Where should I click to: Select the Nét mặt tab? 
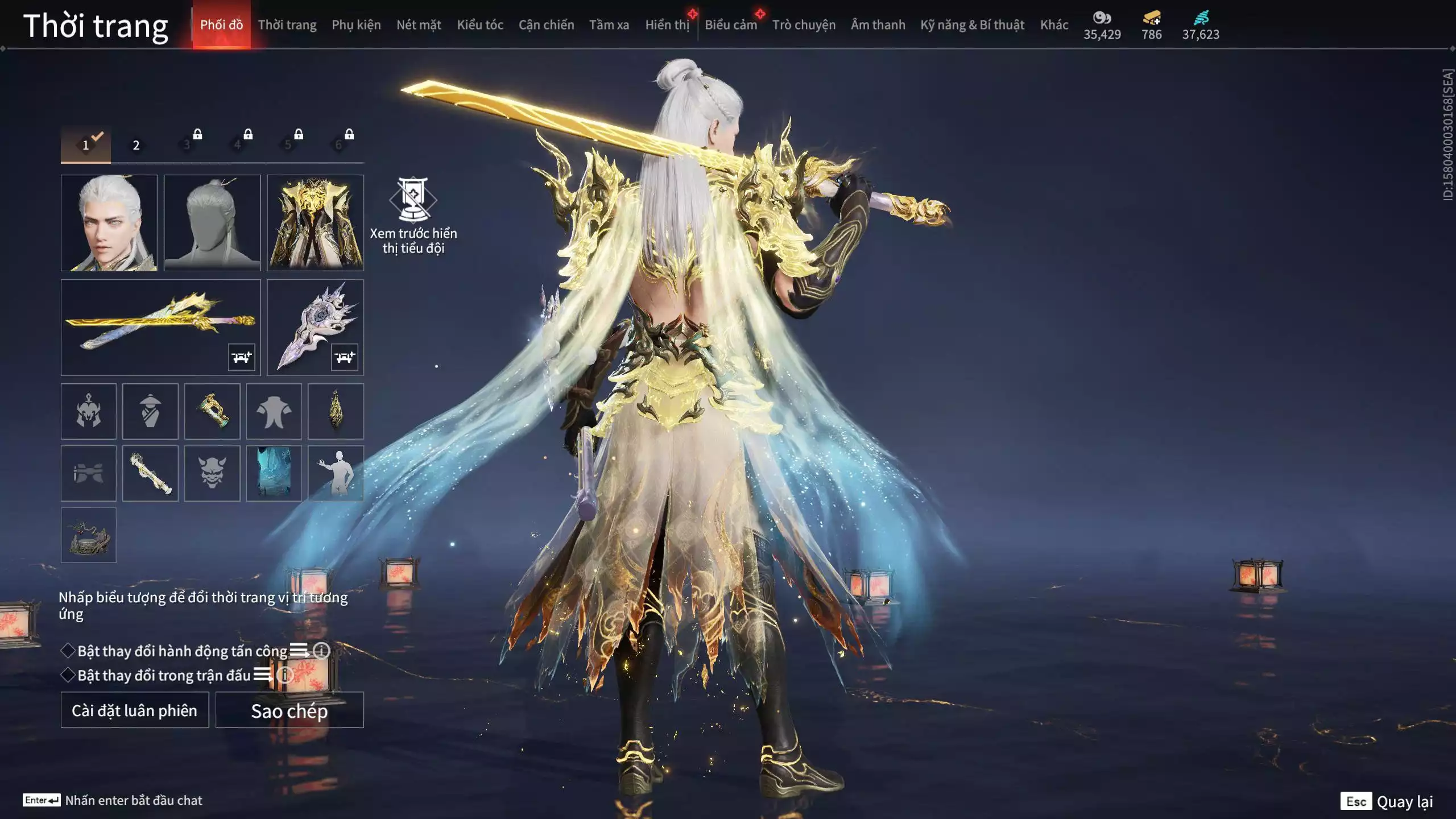point(419,25)
